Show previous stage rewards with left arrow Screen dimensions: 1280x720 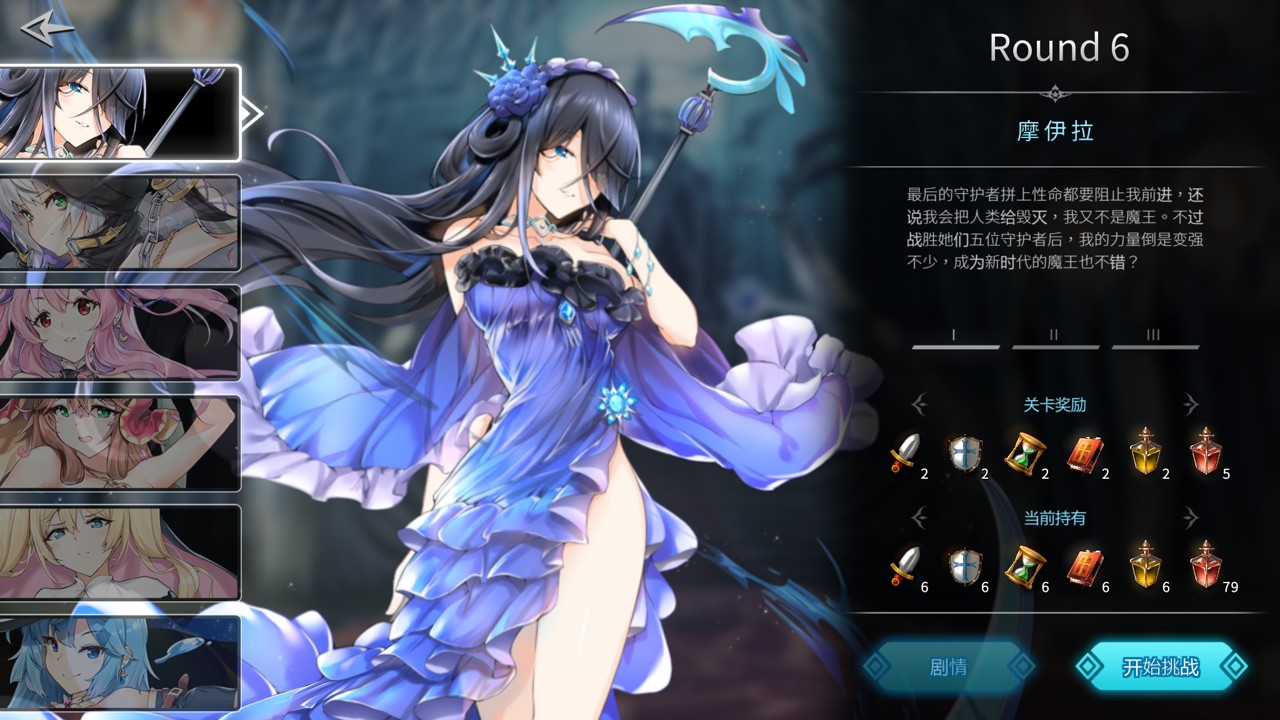click(920, 405)
